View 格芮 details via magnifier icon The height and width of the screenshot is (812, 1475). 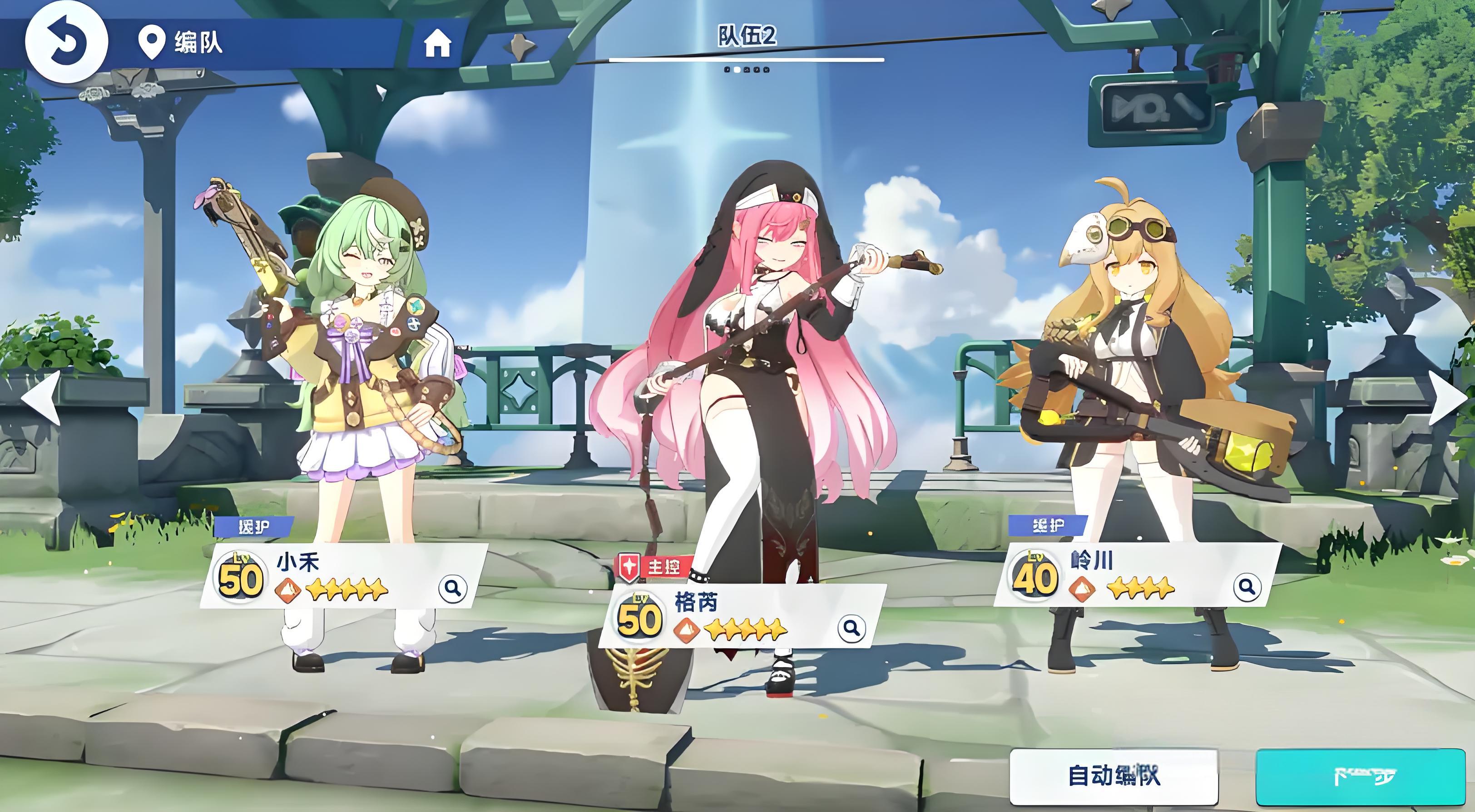[851, 628]
